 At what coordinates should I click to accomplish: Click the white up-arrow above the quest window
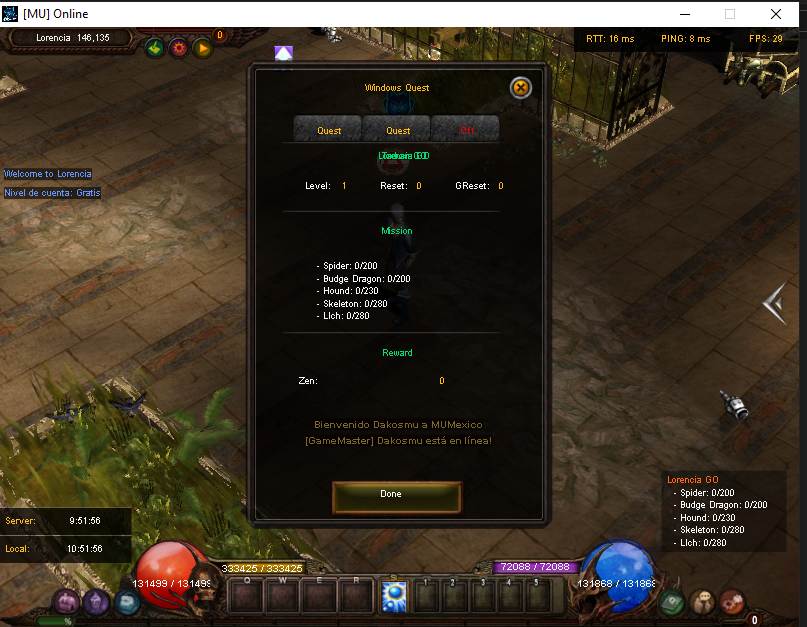(x=284, y=53)
